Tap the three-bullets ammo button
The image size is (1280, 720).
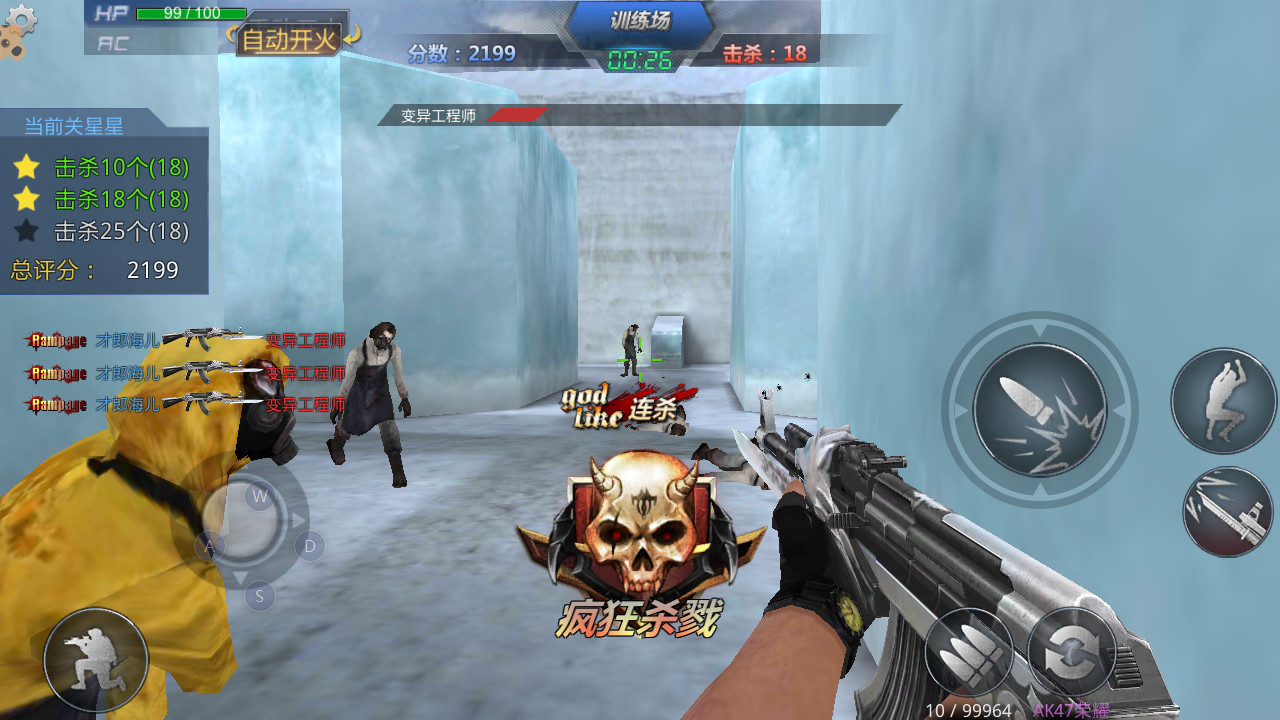point(969,655)
